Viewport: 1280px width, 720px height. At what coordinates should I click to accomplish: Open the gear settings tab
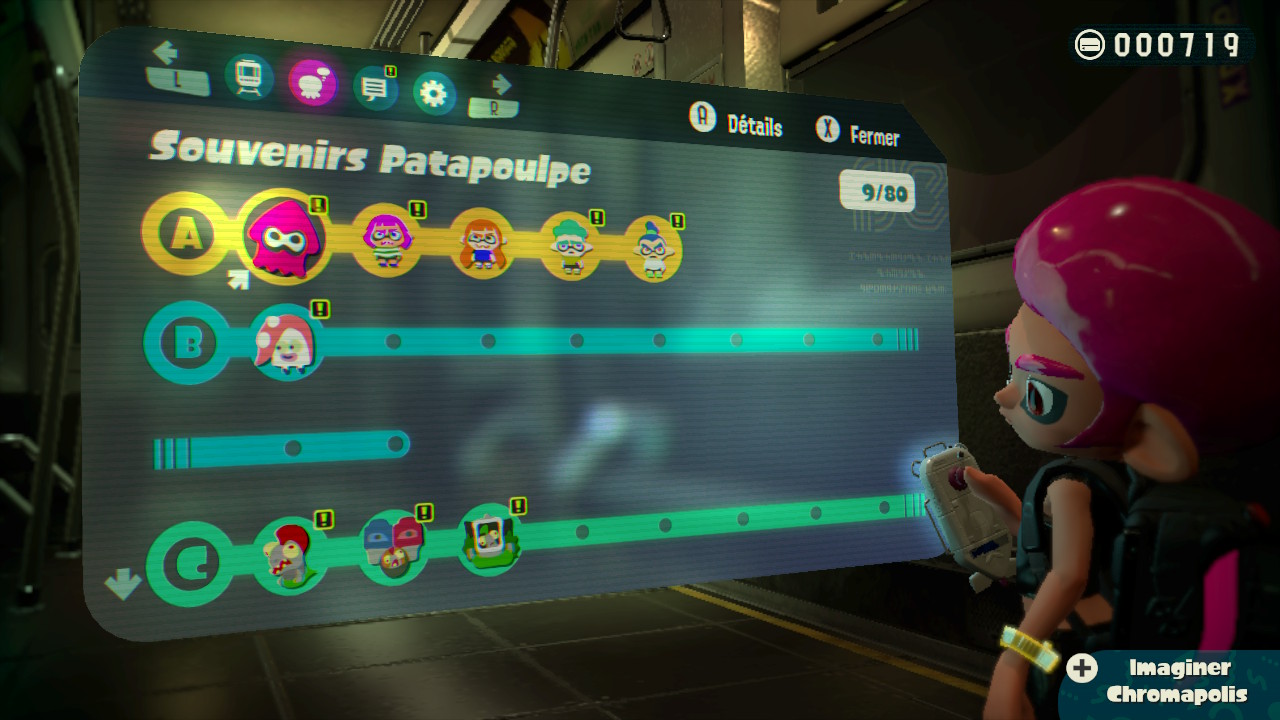pyautogui.click(x=433, y=94)
